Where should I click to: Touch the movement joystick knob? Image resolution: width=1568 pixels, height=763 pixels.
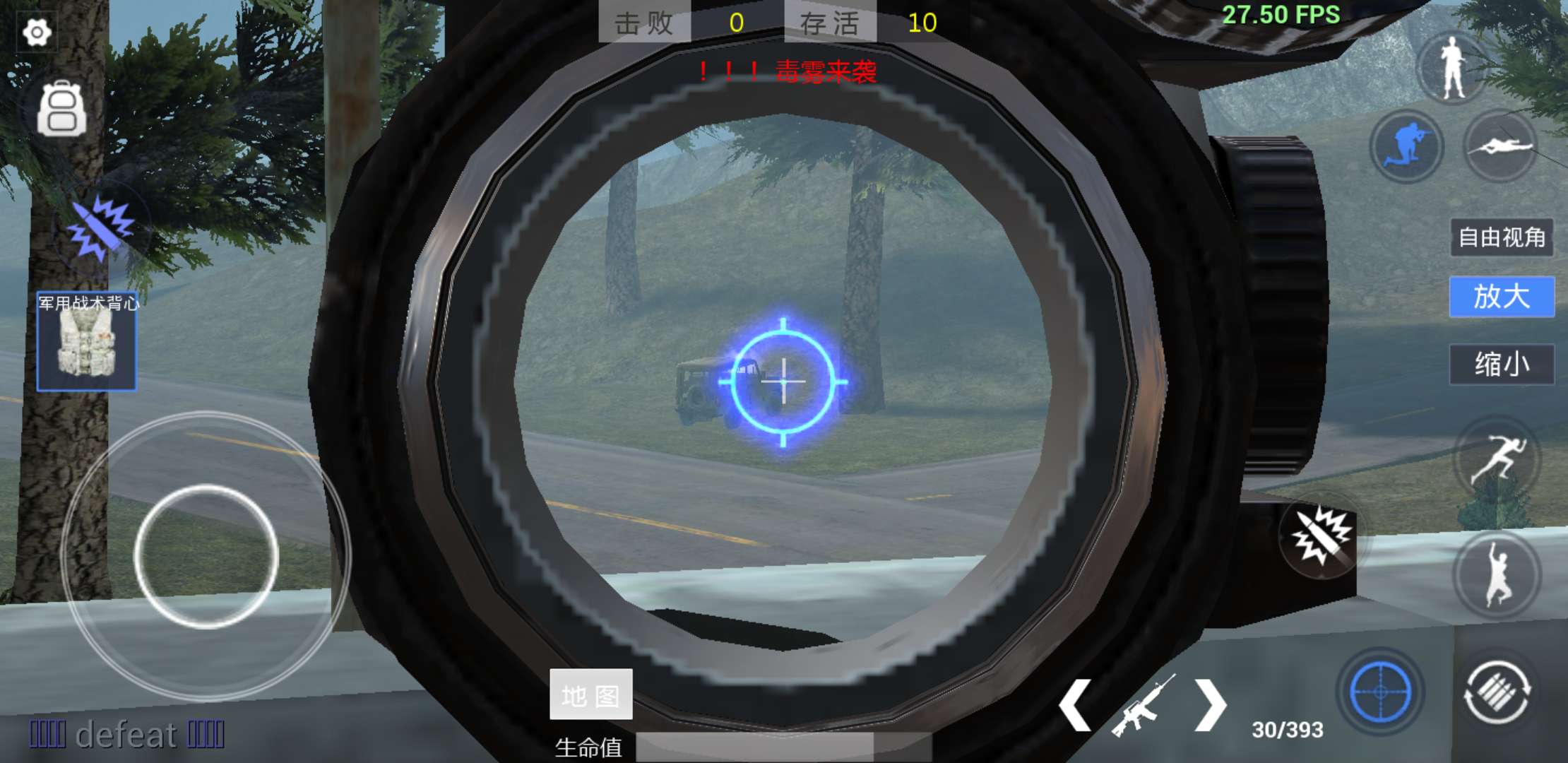(206, 556)
